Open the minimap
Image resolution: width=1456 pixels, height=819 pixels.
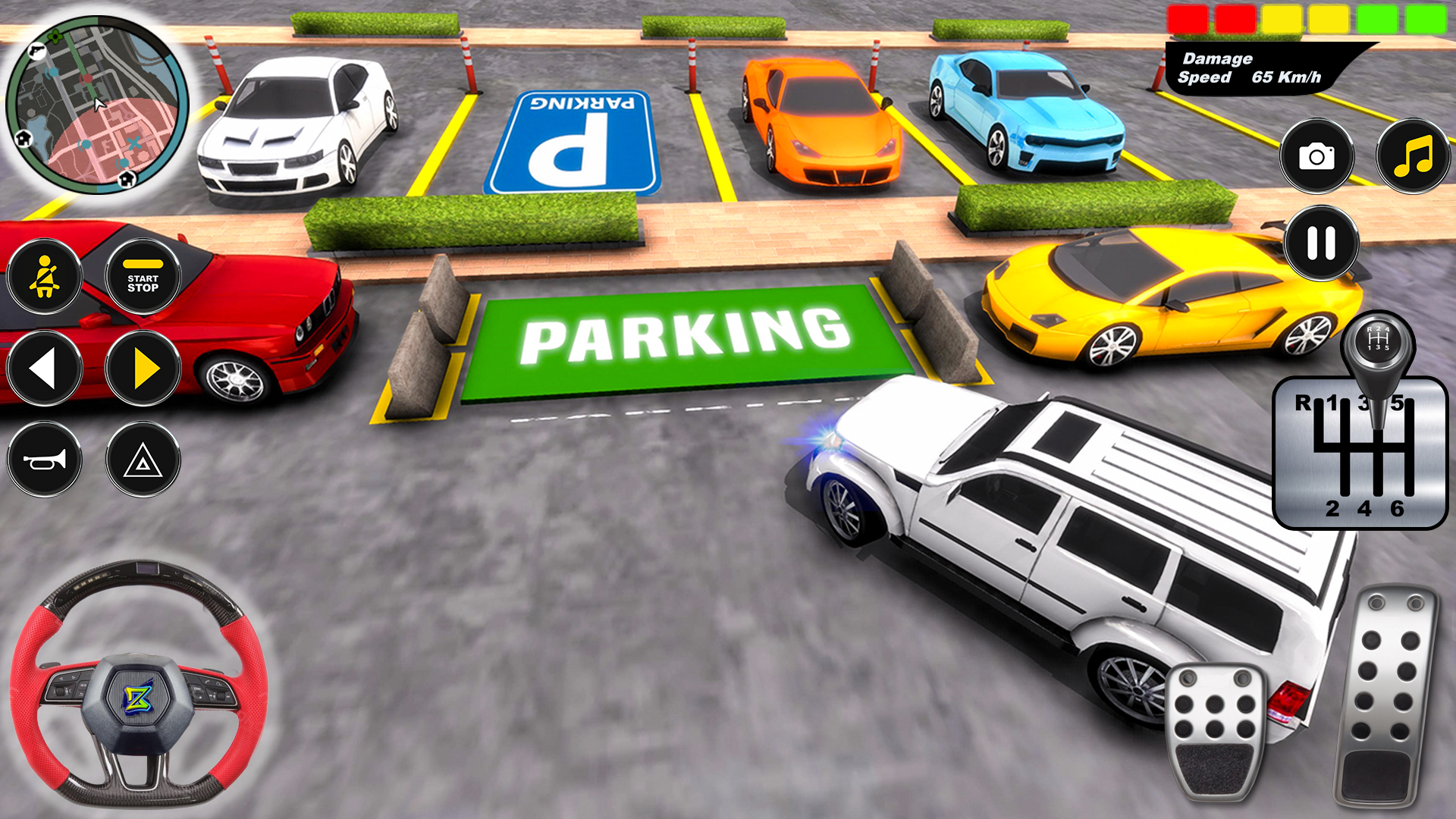pos(99,102)
